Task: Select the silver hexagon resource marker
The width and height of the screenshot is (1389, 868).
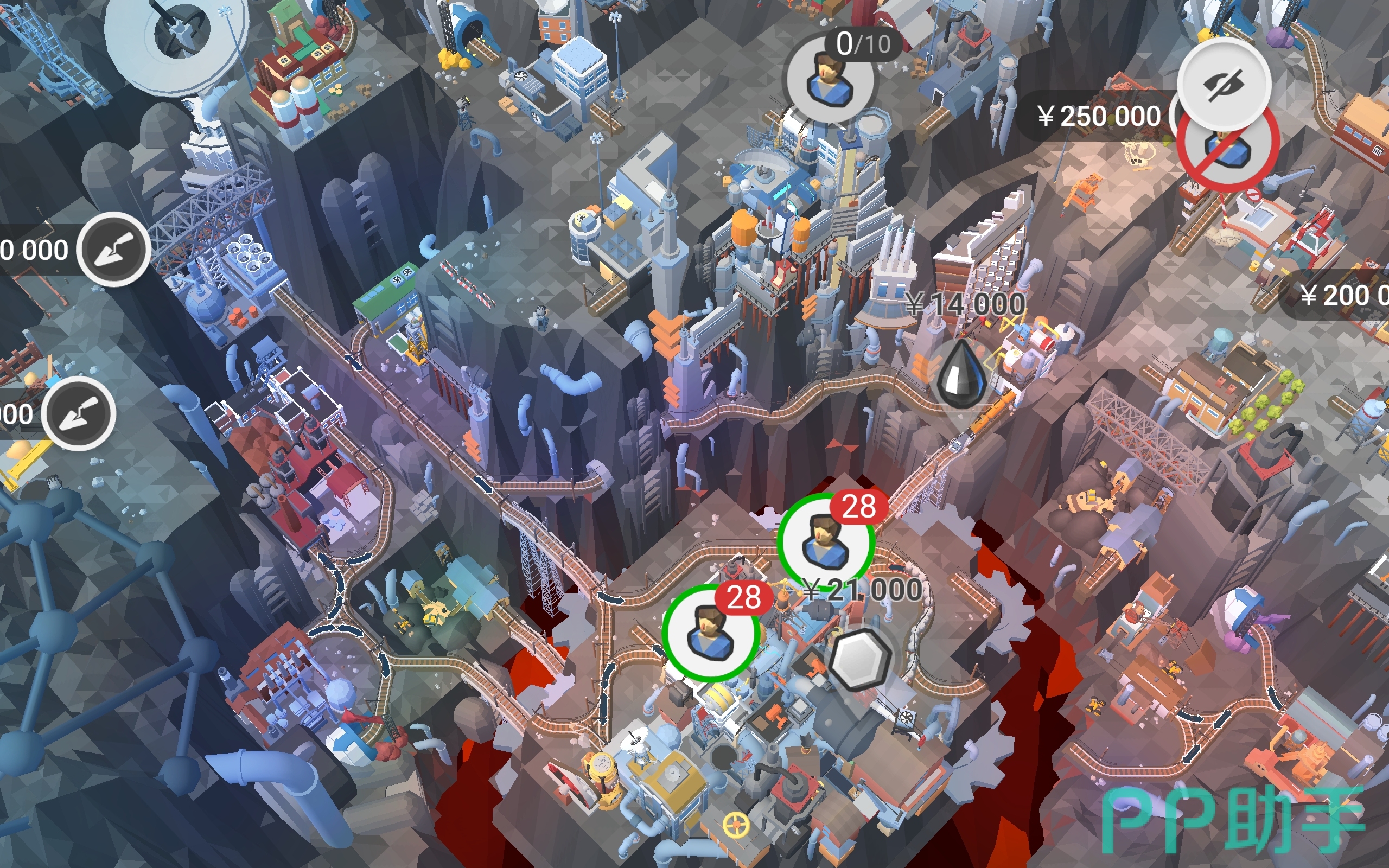Action: coord(859,660)
